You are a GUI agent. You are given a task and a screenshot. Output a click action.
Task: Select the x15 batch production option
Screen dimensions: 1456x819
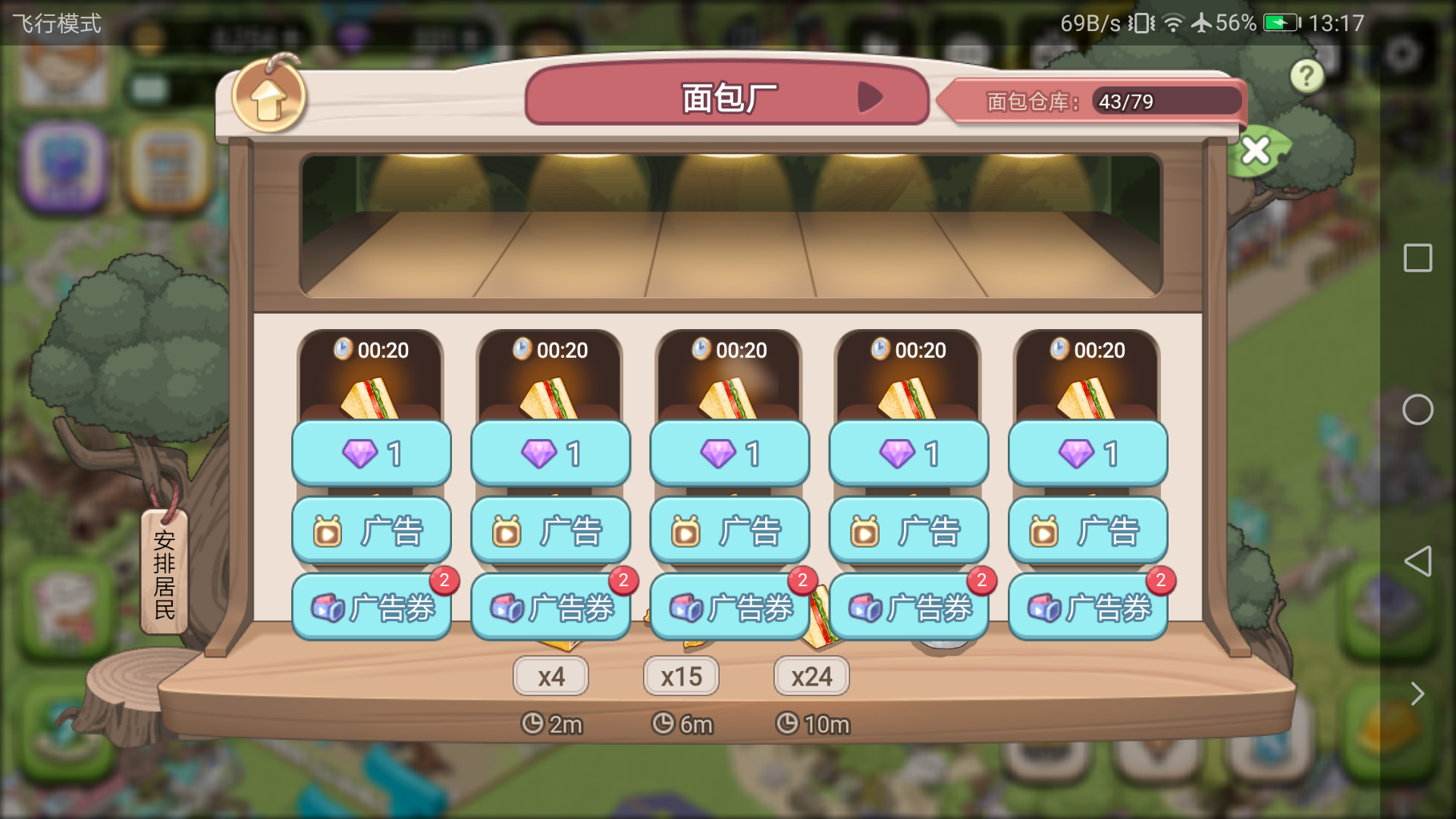[681, 676]
